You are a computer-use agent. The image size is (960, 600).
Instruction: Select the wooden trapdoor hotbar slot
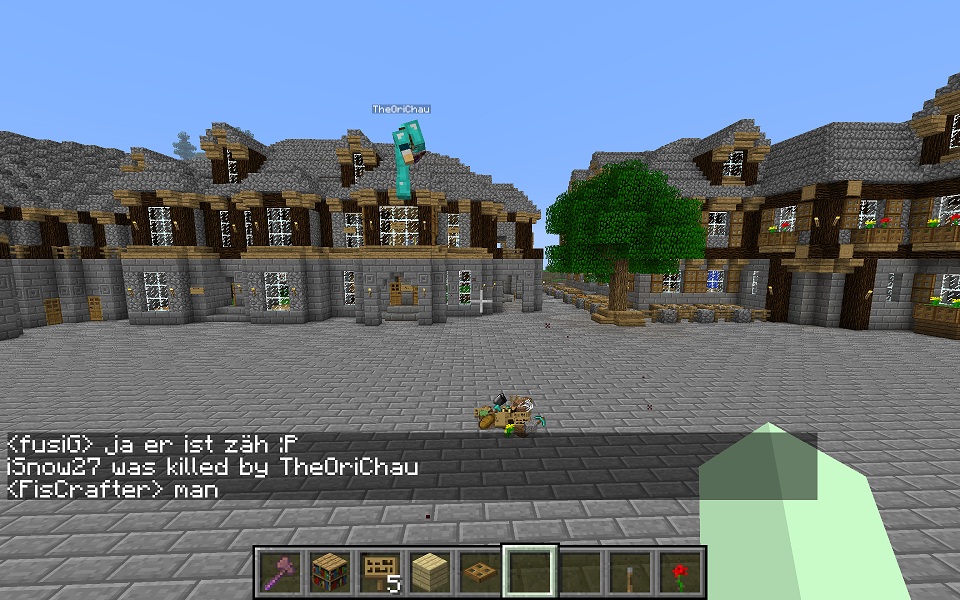tap(479, 573)
